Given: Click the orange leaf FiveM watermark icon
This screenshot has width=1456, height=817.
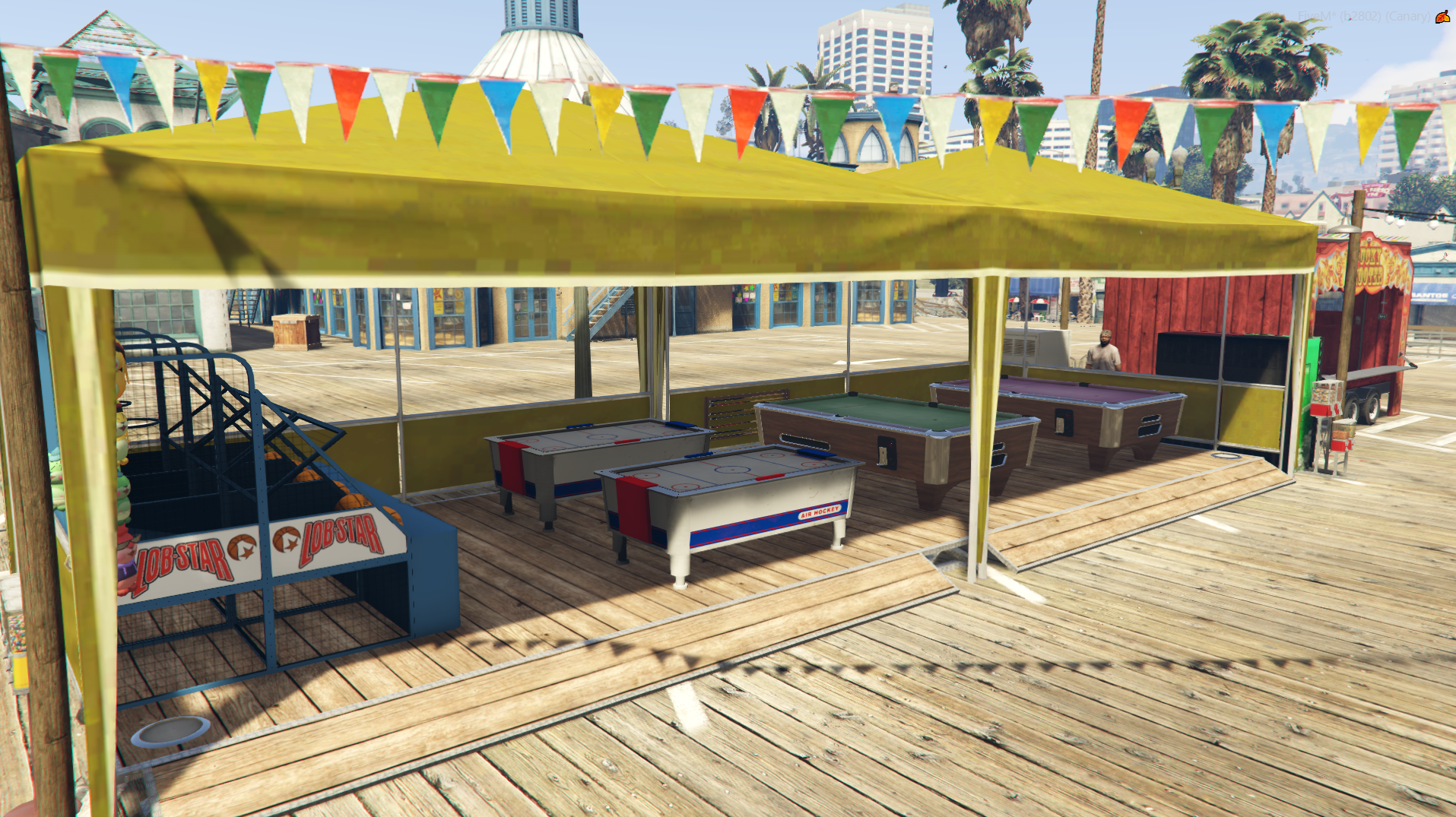Looking at the screenshot, I should [1442, 17].
